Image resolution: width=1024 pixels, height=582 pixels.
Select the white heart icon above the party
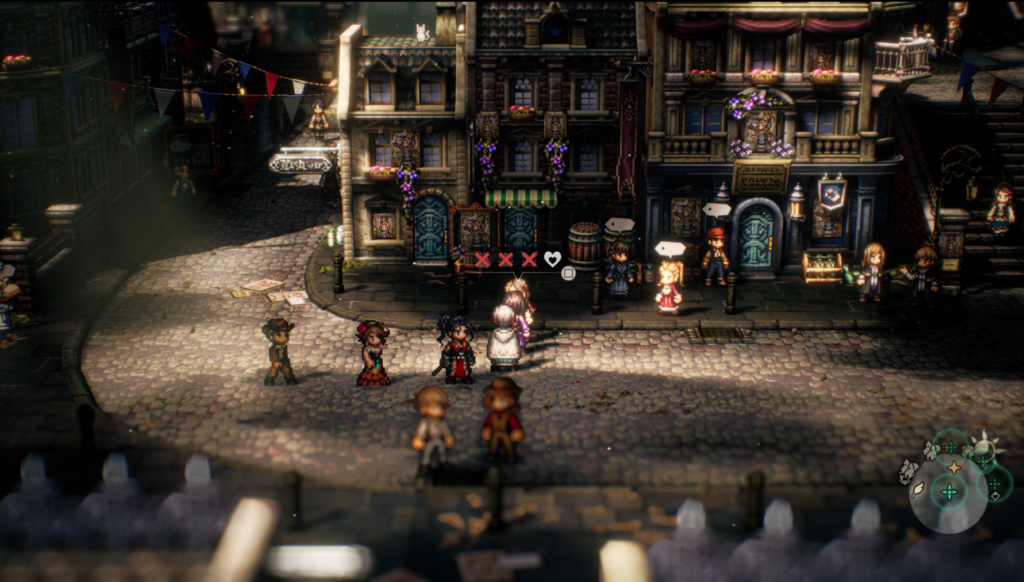[x=552, y=259]
